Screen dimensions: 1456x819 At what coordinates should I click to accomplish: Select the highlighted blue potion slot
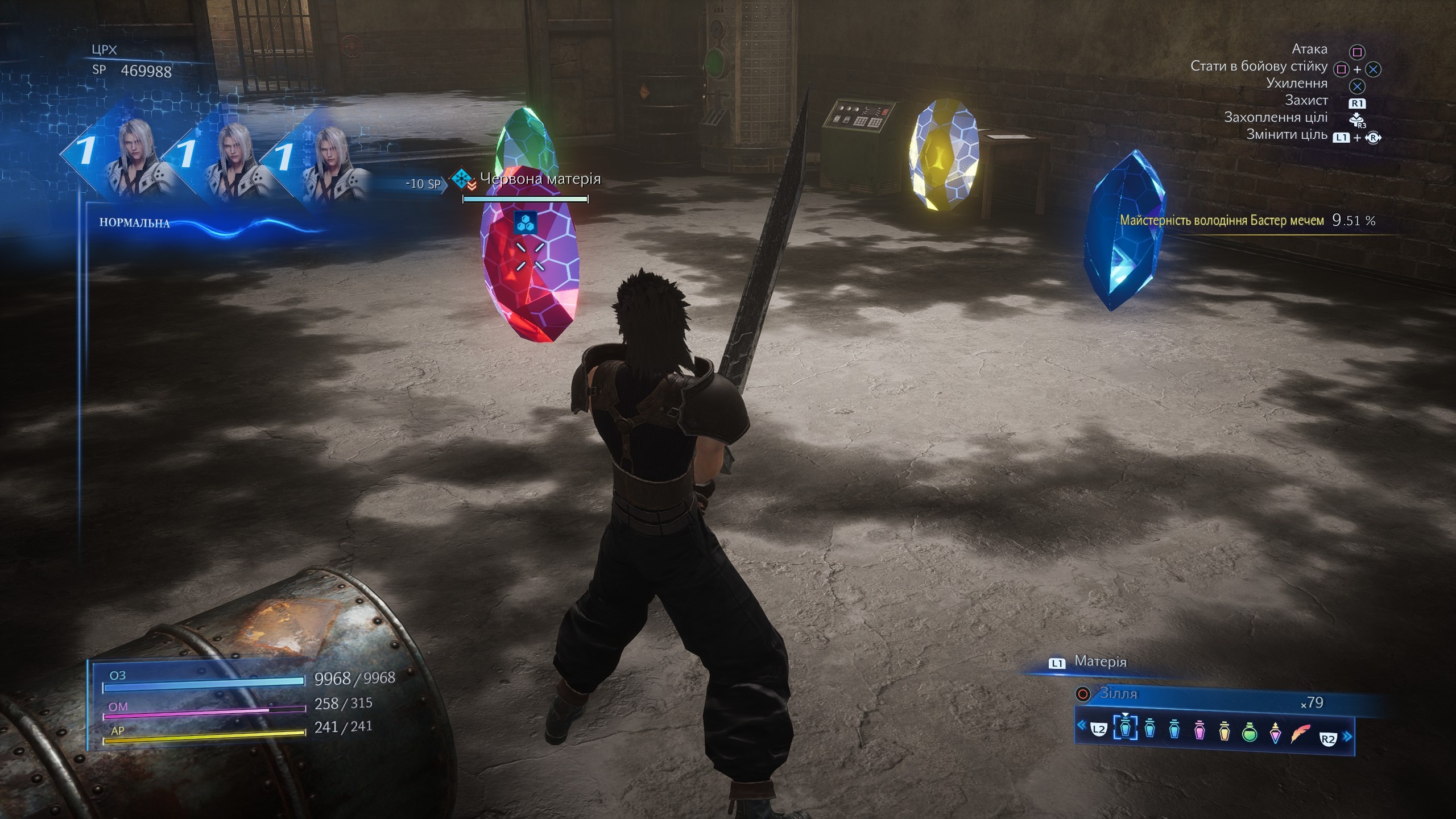click(1124, 728)
